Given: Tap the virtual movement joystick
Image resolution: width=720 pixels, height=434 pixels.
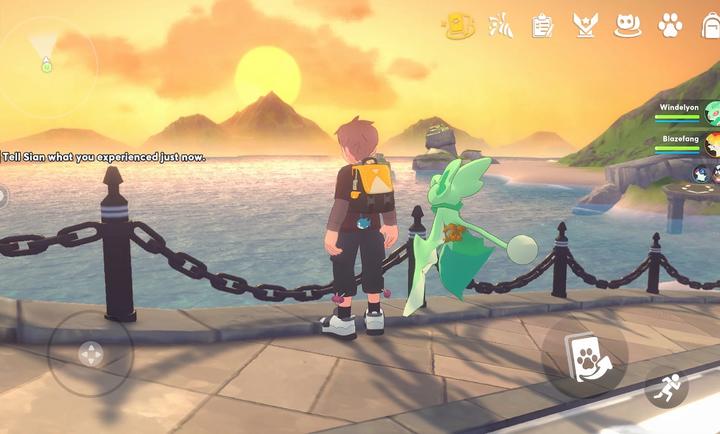Looking at the screenshot, I should tap(90, 353).
